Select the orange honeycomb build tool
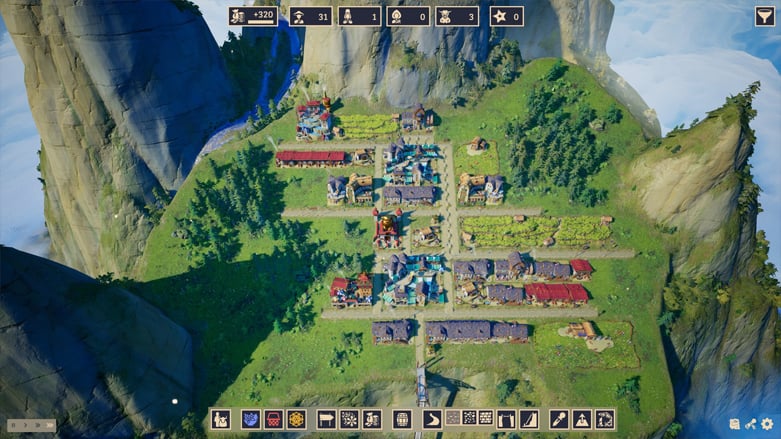781x439 pixels. click(x=296, y=419)
